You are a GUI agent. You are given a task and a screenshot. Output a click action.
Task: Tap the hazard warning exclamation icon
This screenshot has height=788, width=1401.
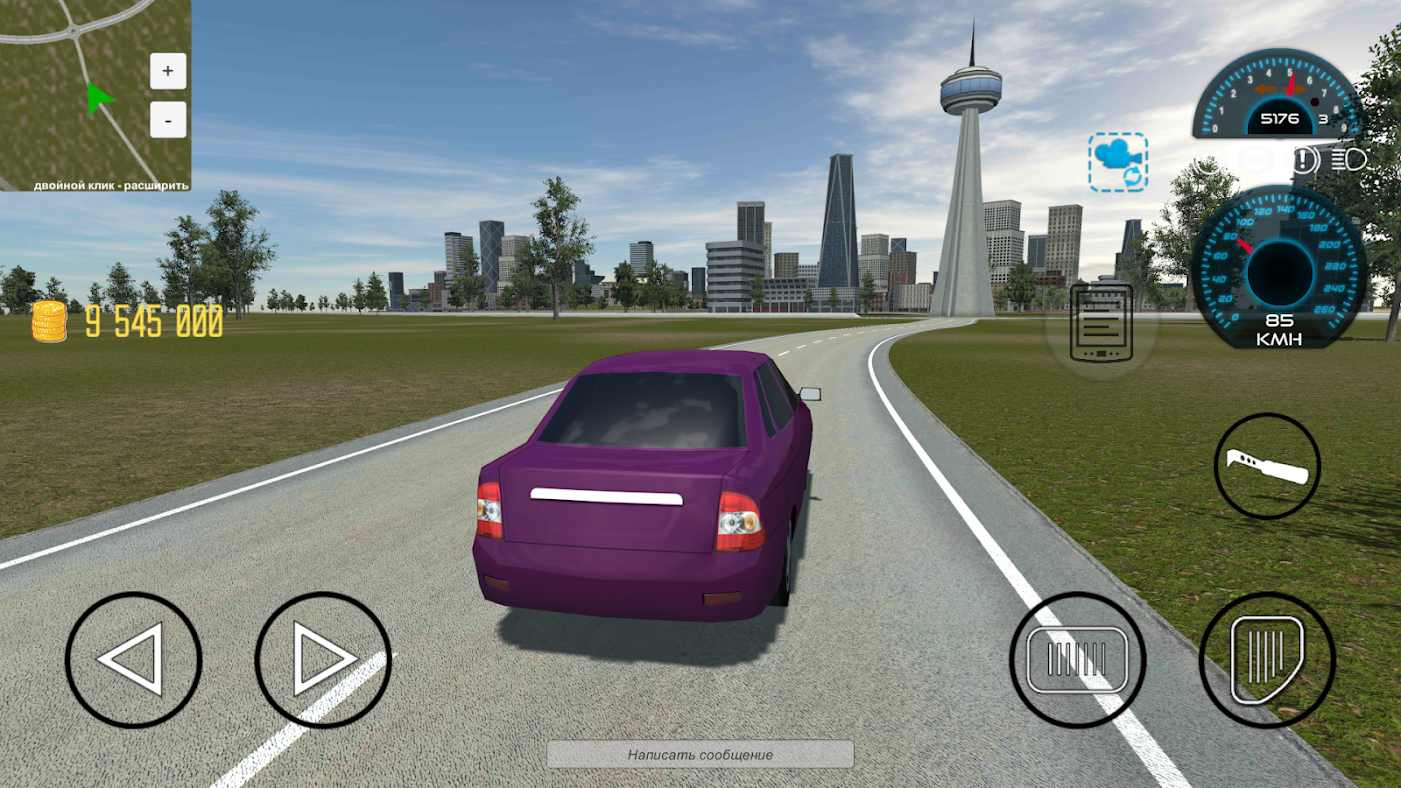1304,160
